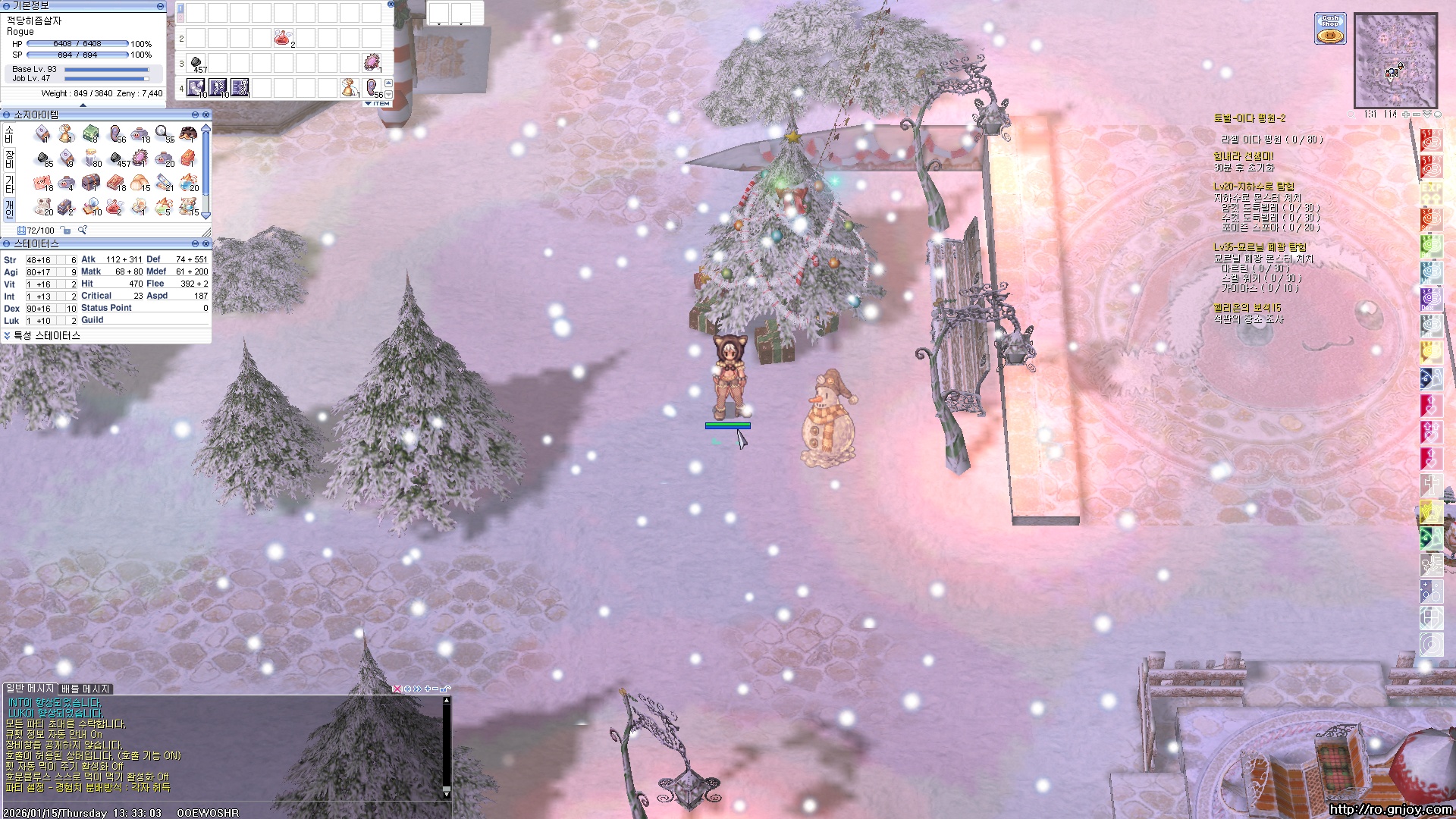Image resolution: width=1456 pixels, height=819 pixels.
Task: Select the pink gem brooch hotbar slot
Action: (372, 62)
